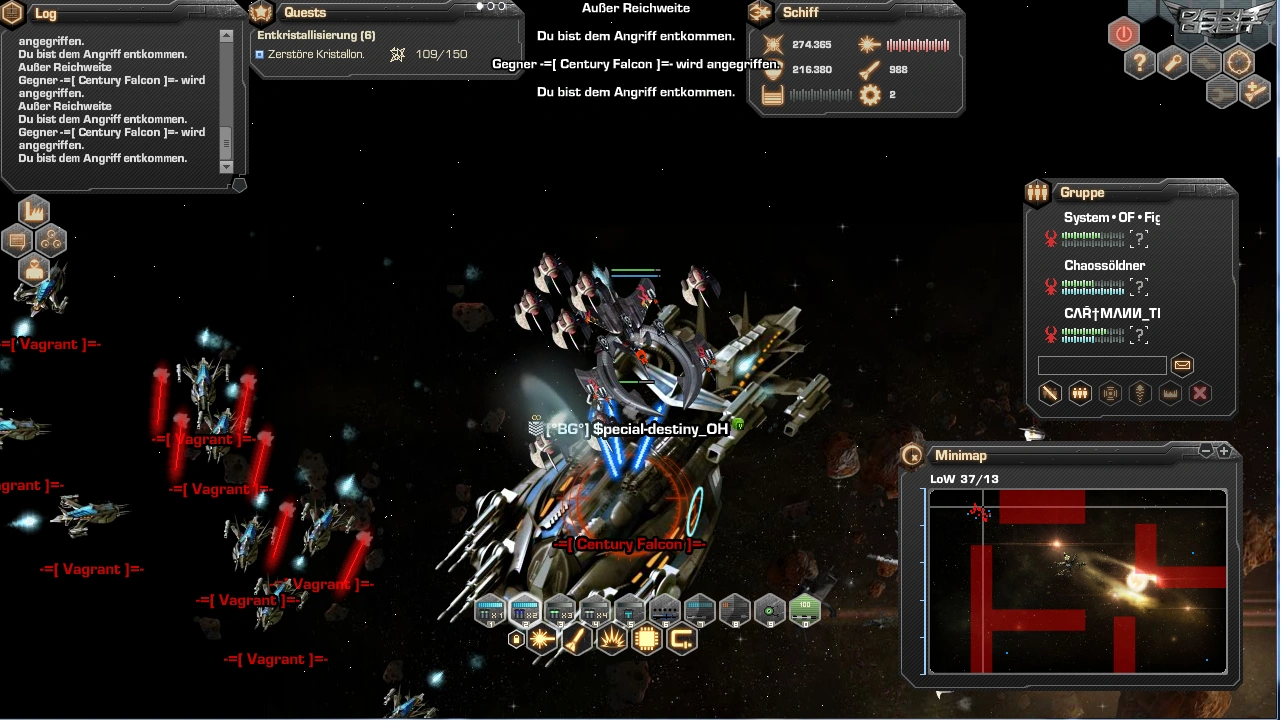Select the x1 ammo slot in the hotbar
The width and height of the screenshot is (1283, 721).
coord(489,611)
